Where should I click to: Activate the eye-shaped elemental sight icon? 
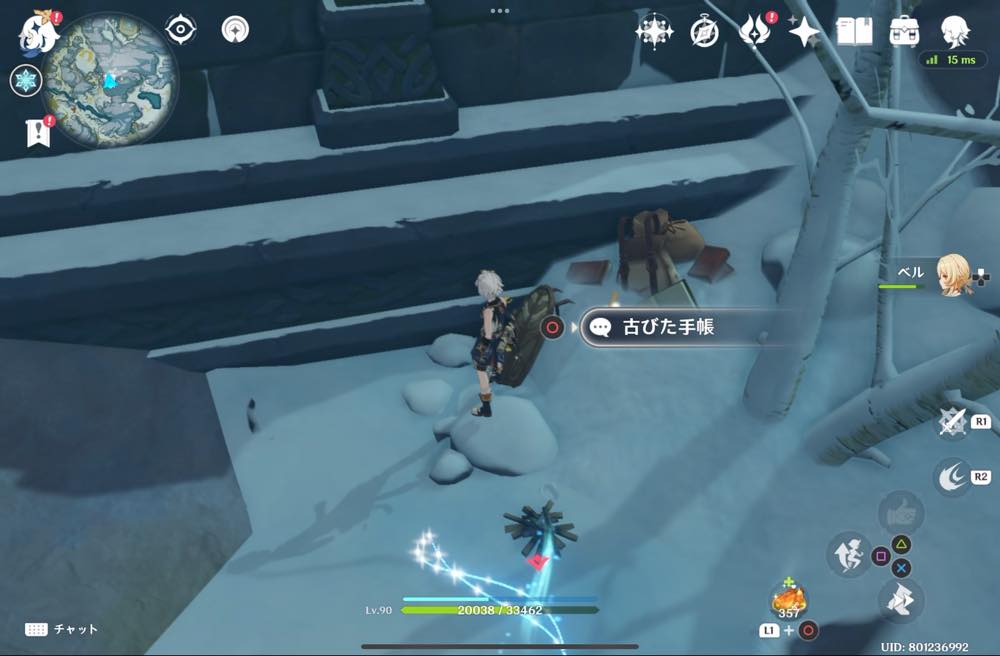180,30
